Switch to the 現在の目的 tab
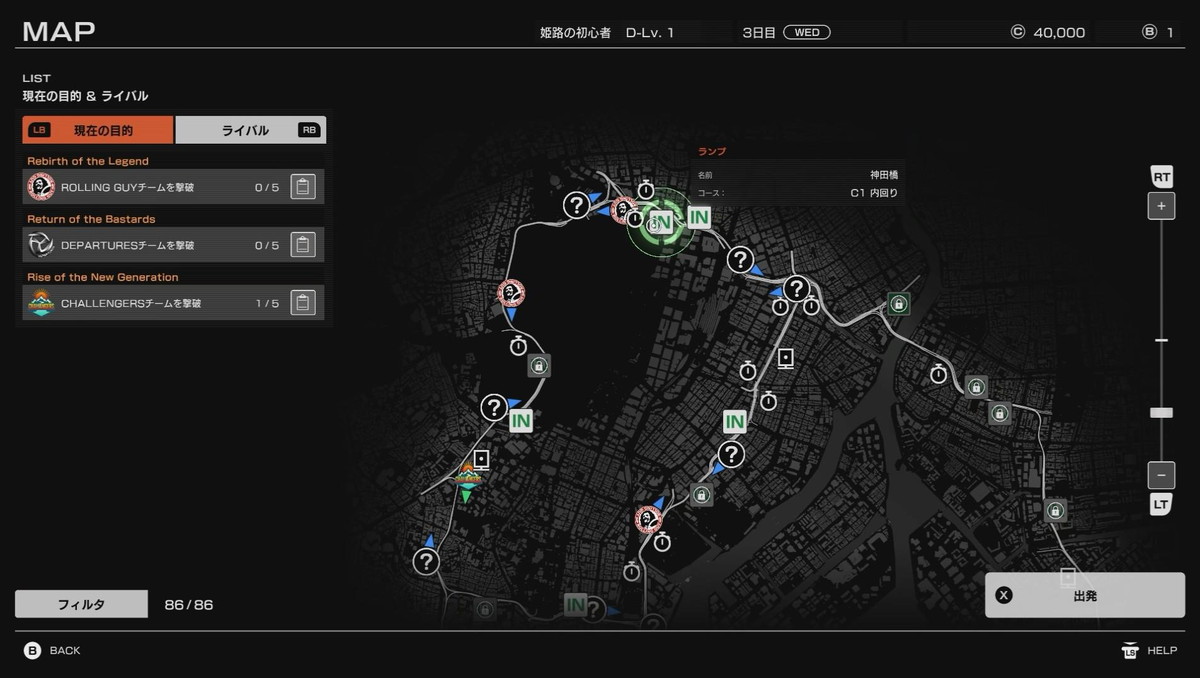 click(98, 130)
